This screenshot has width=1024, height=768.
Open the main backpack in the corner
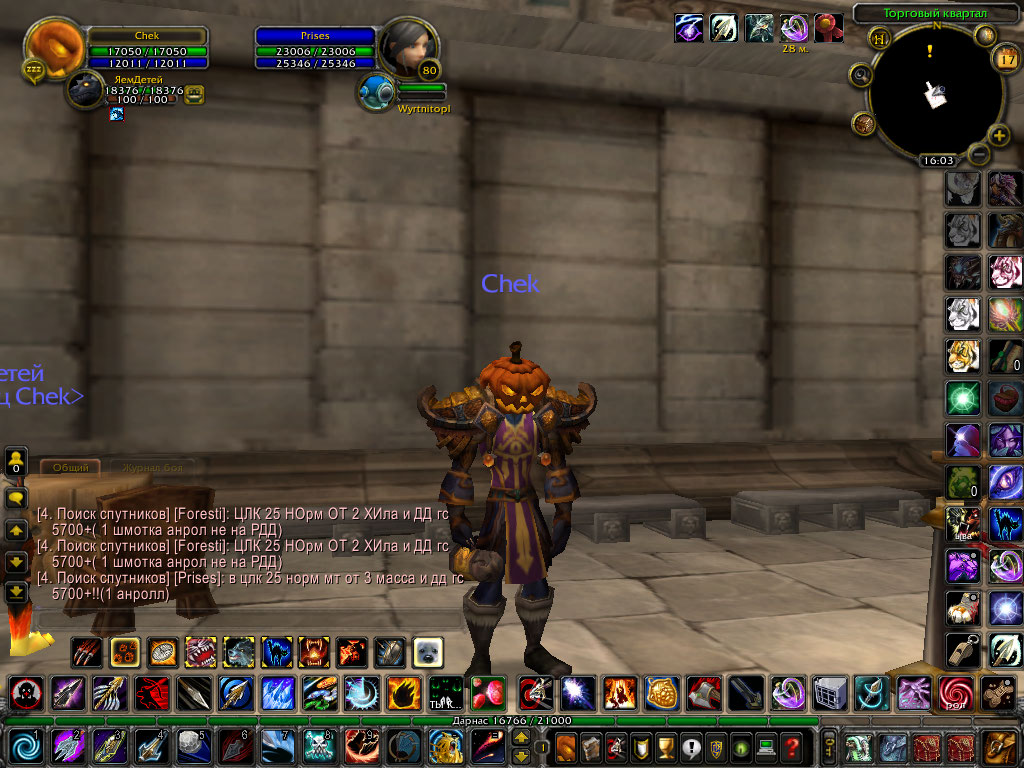(x=1000, y=746)
